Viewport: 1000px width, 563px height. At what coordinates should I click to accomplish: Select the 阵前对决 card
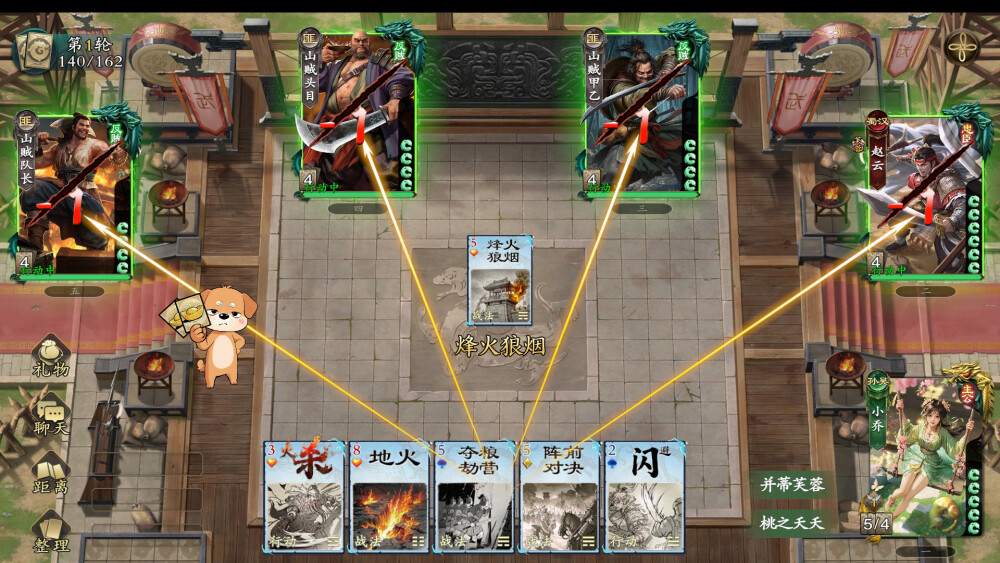(559, 496)
